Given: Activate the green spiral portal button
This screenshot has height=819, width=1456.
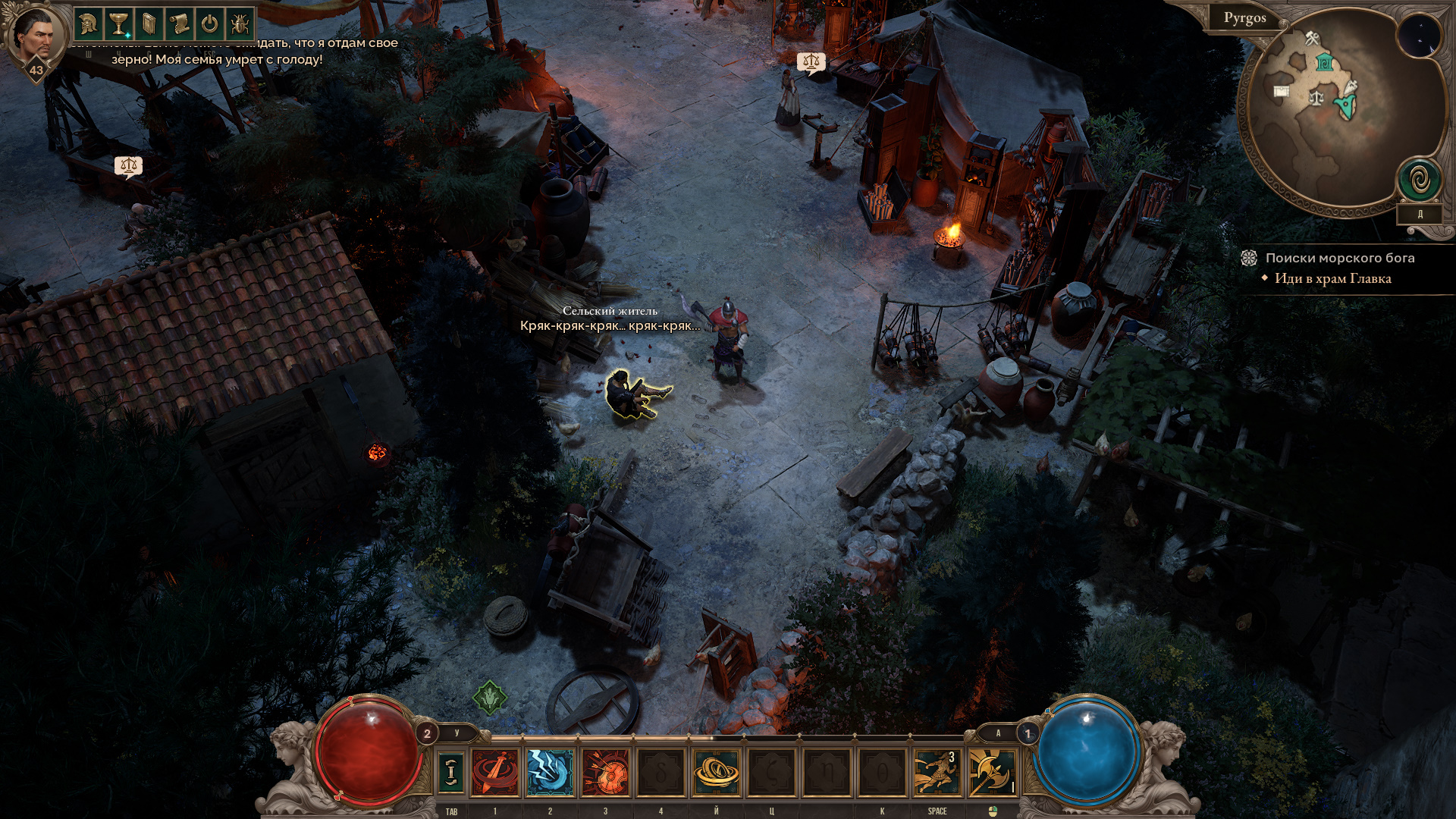Looking at the screenshot, I should (1419, 180).
